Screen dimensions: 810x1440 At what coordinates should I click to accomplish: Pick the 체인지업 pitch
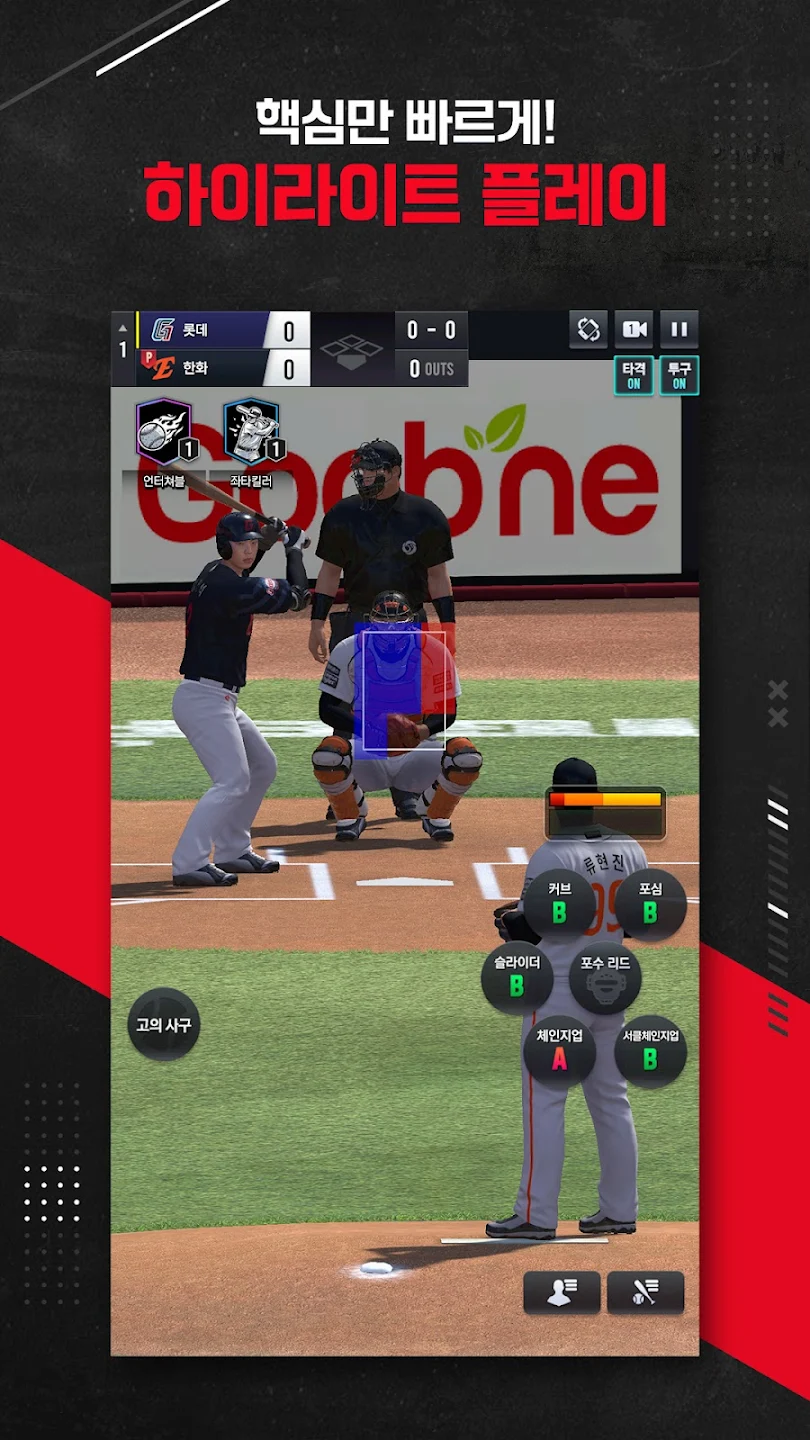point(559,1052)
